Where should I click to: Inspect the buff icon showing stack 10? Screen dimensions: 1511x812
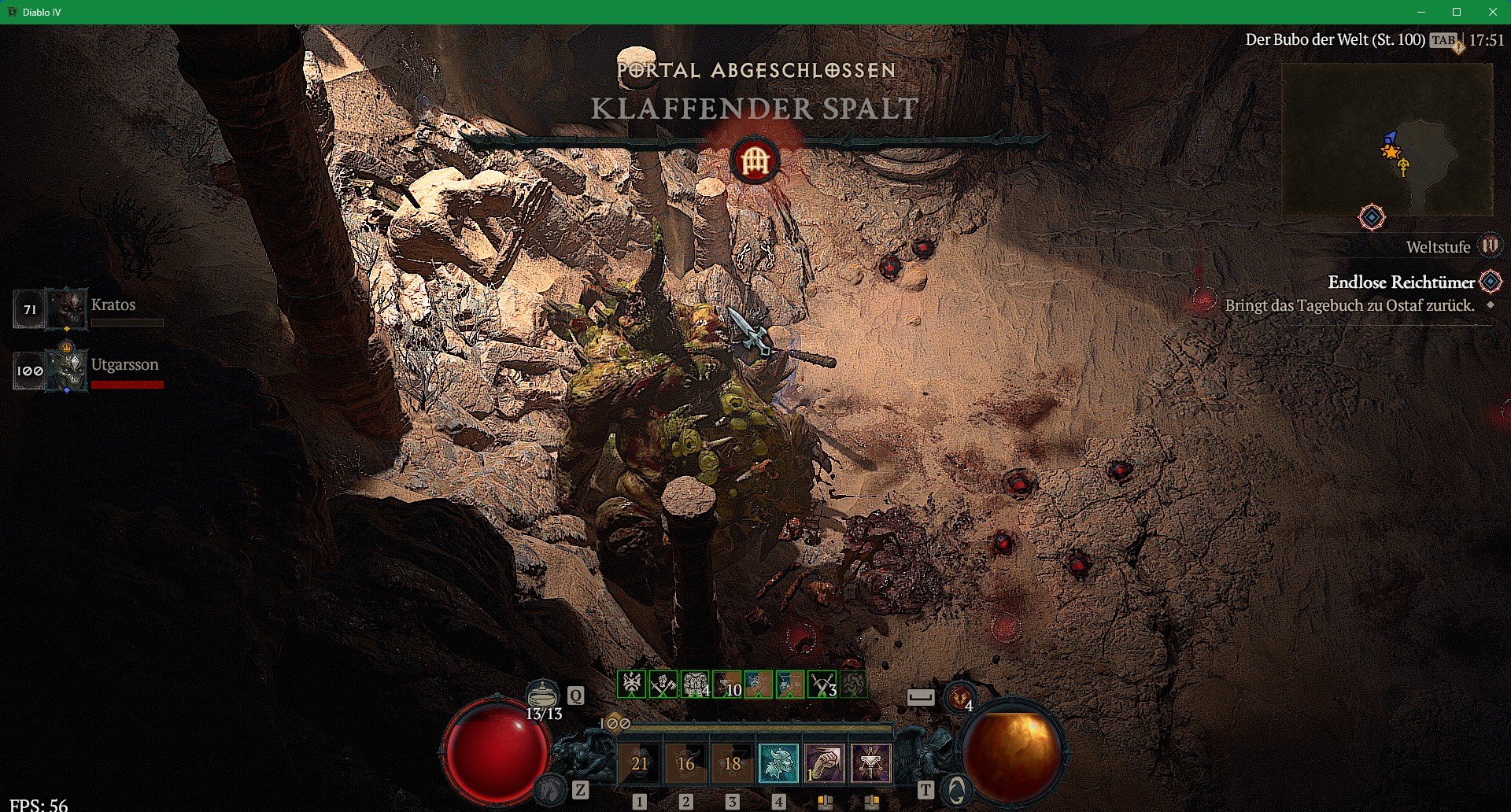click(727, 685)
